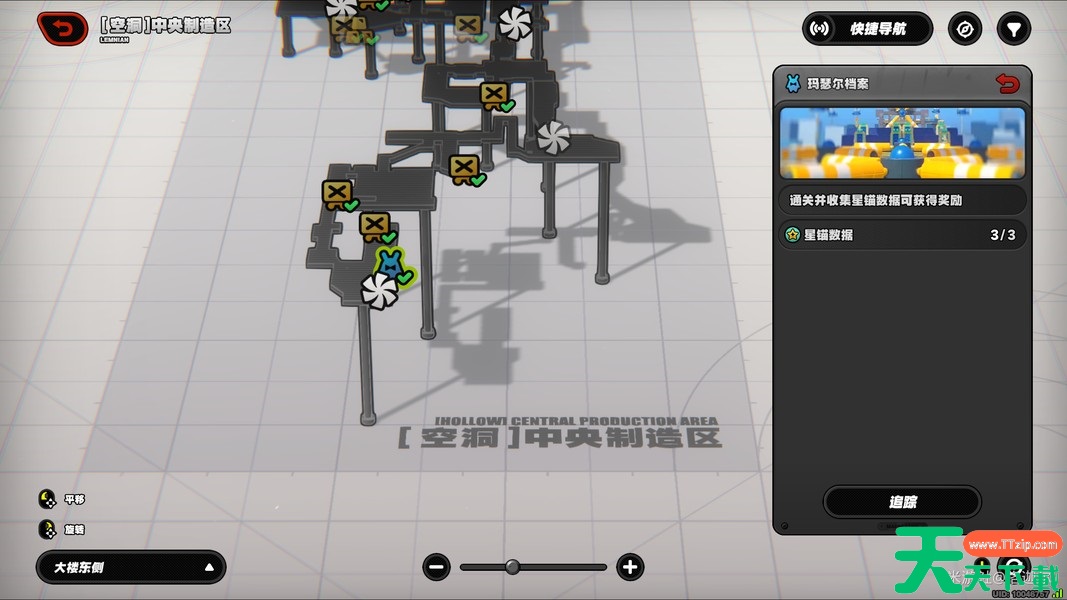1067x600 pixels.
Task: Open the map marker filter funnel
Action: pos(1014,29)
